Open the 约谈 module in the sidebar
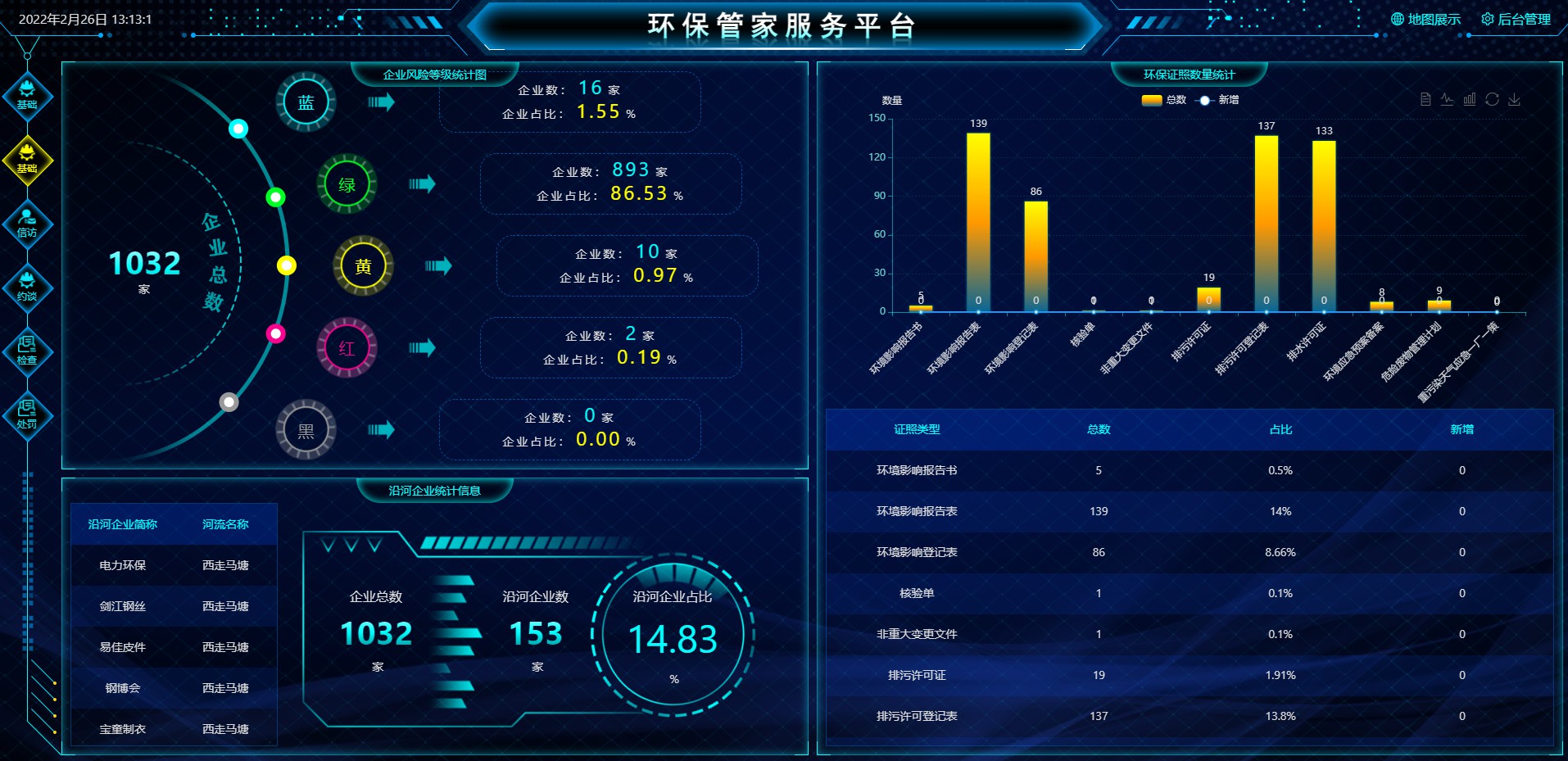The image size is (1568, 761). click(27, 287)
